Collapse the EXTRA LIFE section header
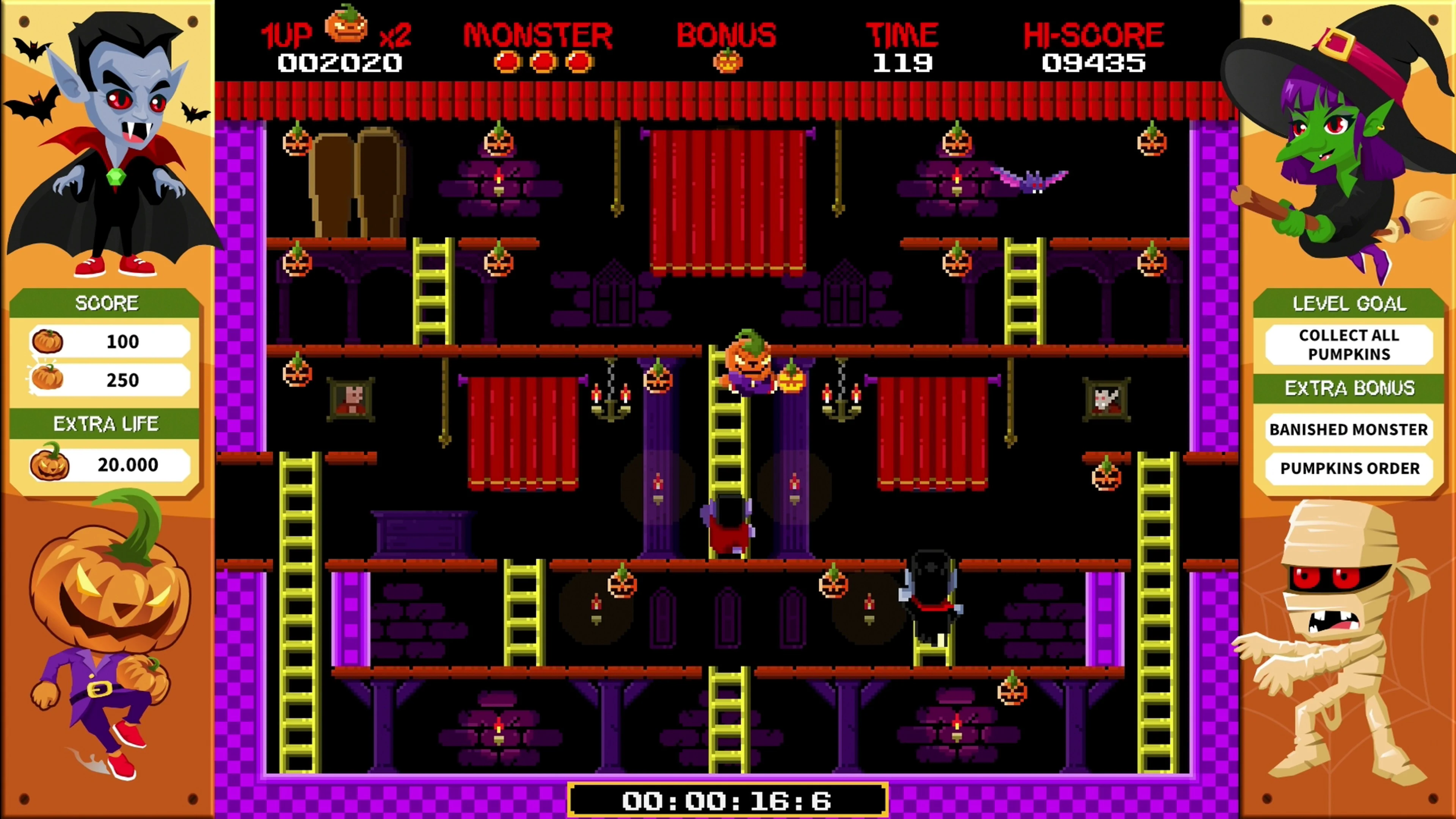This screenshot has width=1456, height=819. pyautogui.click(x=106, y=424)
